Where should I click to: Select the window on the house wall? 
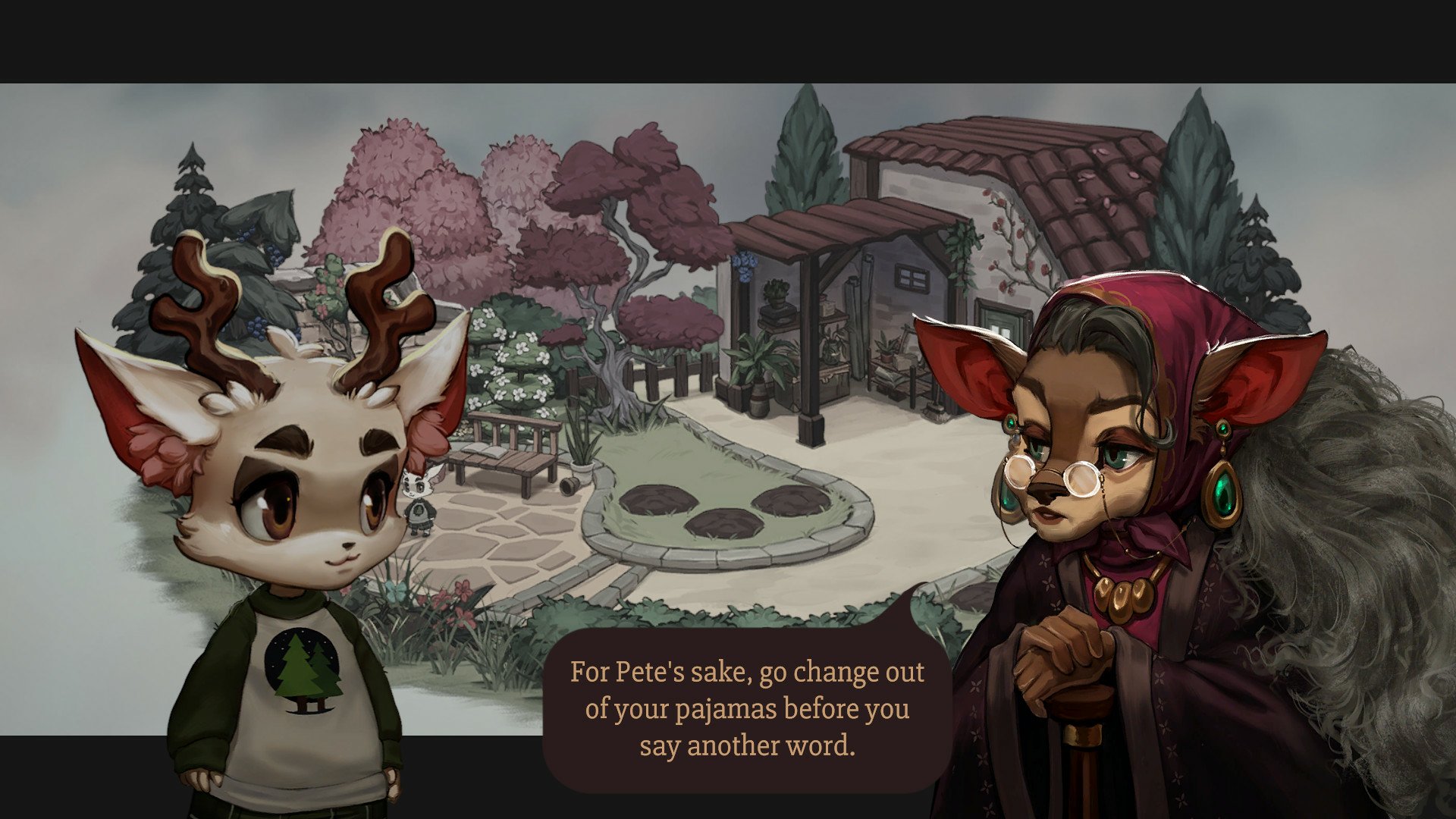tap(911, 277)
